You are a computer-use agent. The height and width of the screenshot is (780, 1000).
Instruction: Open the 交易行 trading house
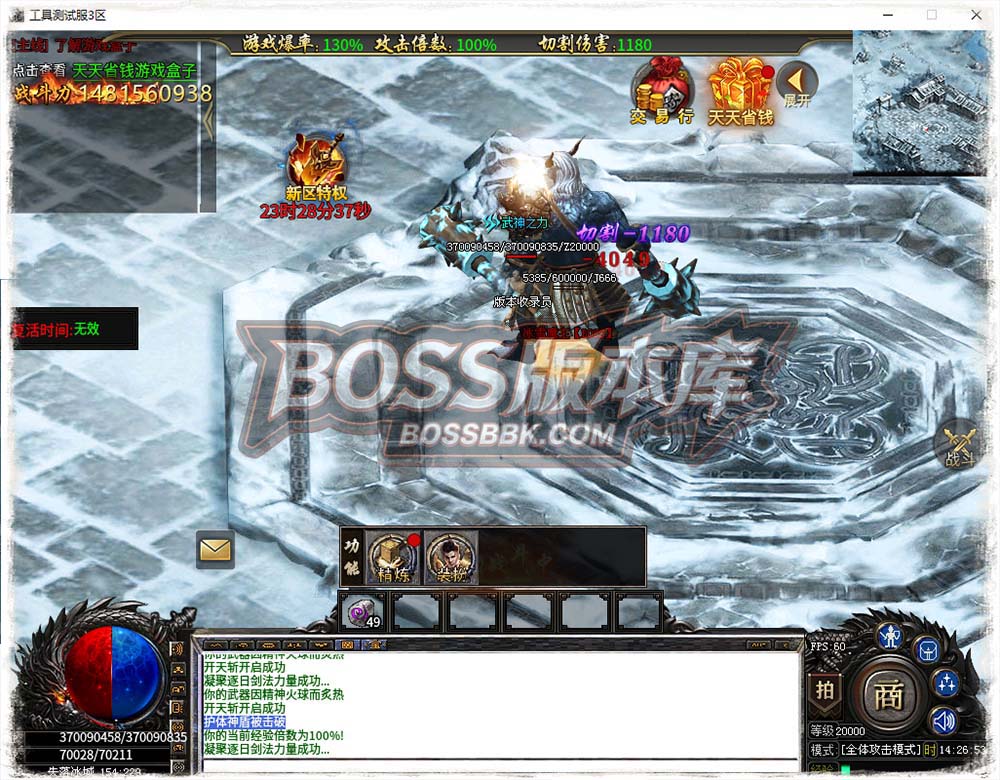point(661,88)
